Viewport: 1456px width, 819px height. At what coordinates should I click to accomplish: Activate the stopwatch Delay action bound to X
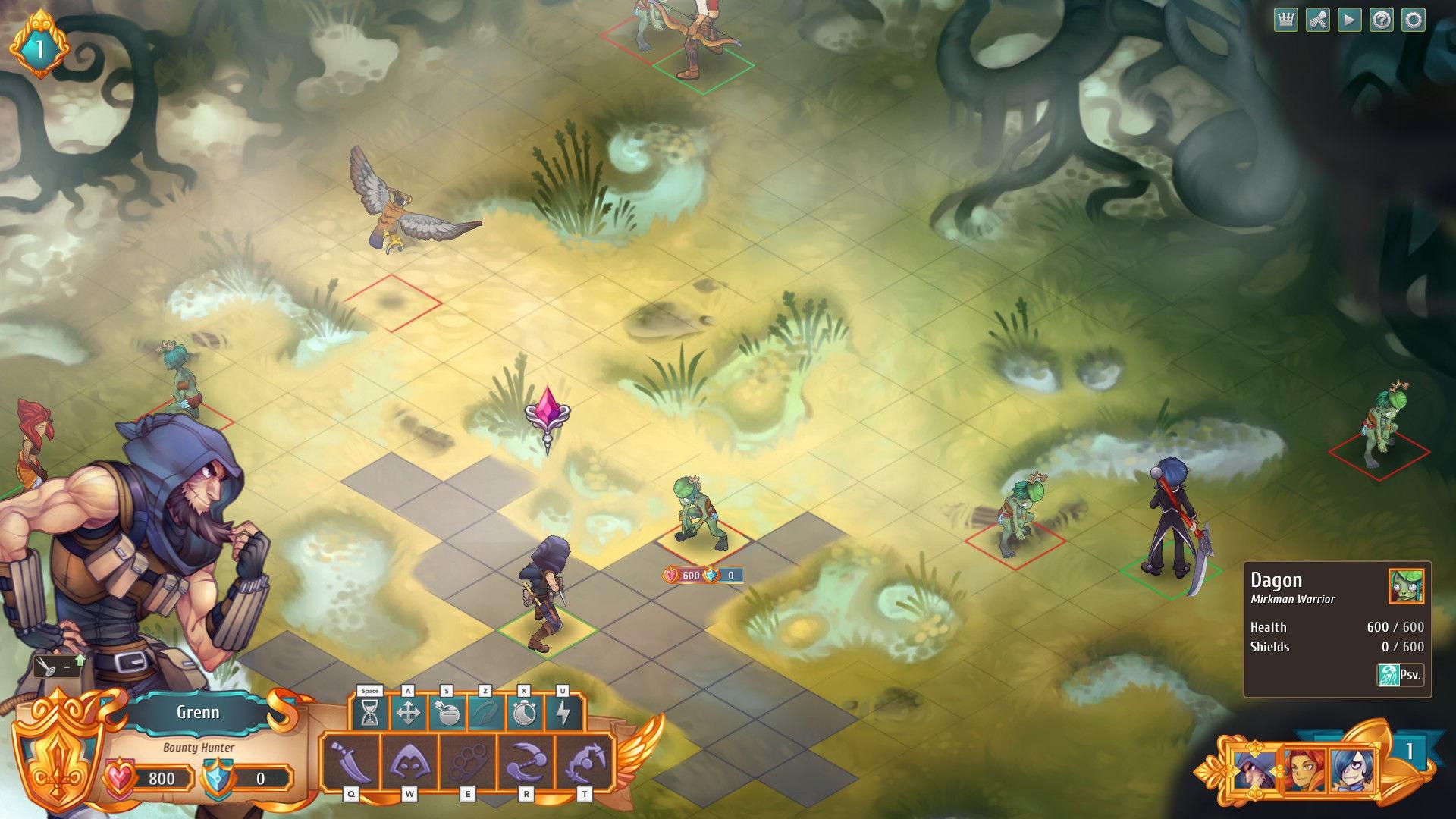click(x=525, y=713)
